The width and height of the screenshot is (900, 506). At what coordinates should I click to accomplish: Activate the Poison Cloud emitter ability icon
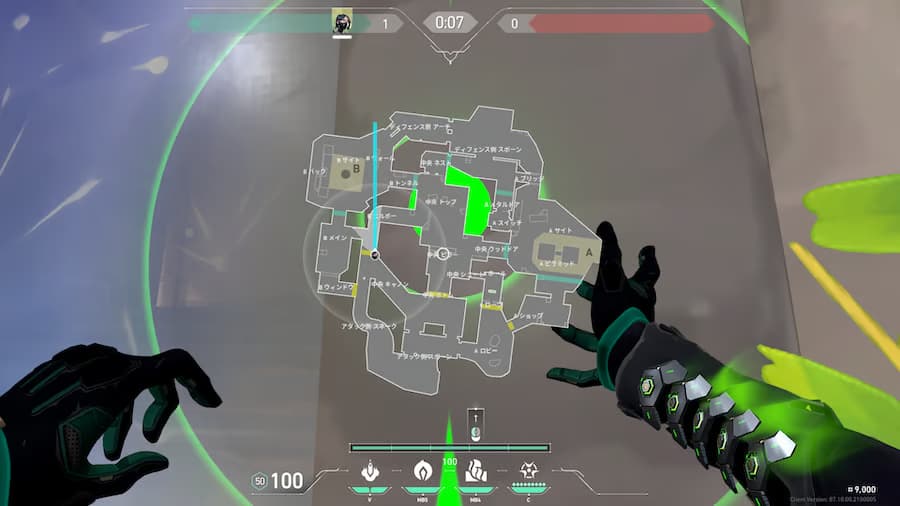[369, 470]
